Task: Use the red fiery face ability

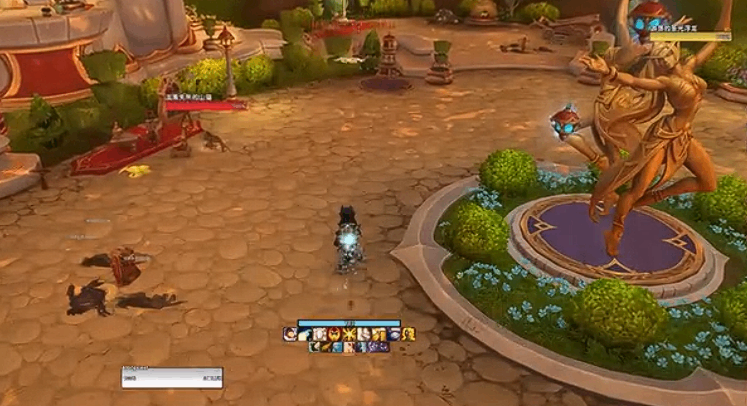Action: click(x=333, y=333)
